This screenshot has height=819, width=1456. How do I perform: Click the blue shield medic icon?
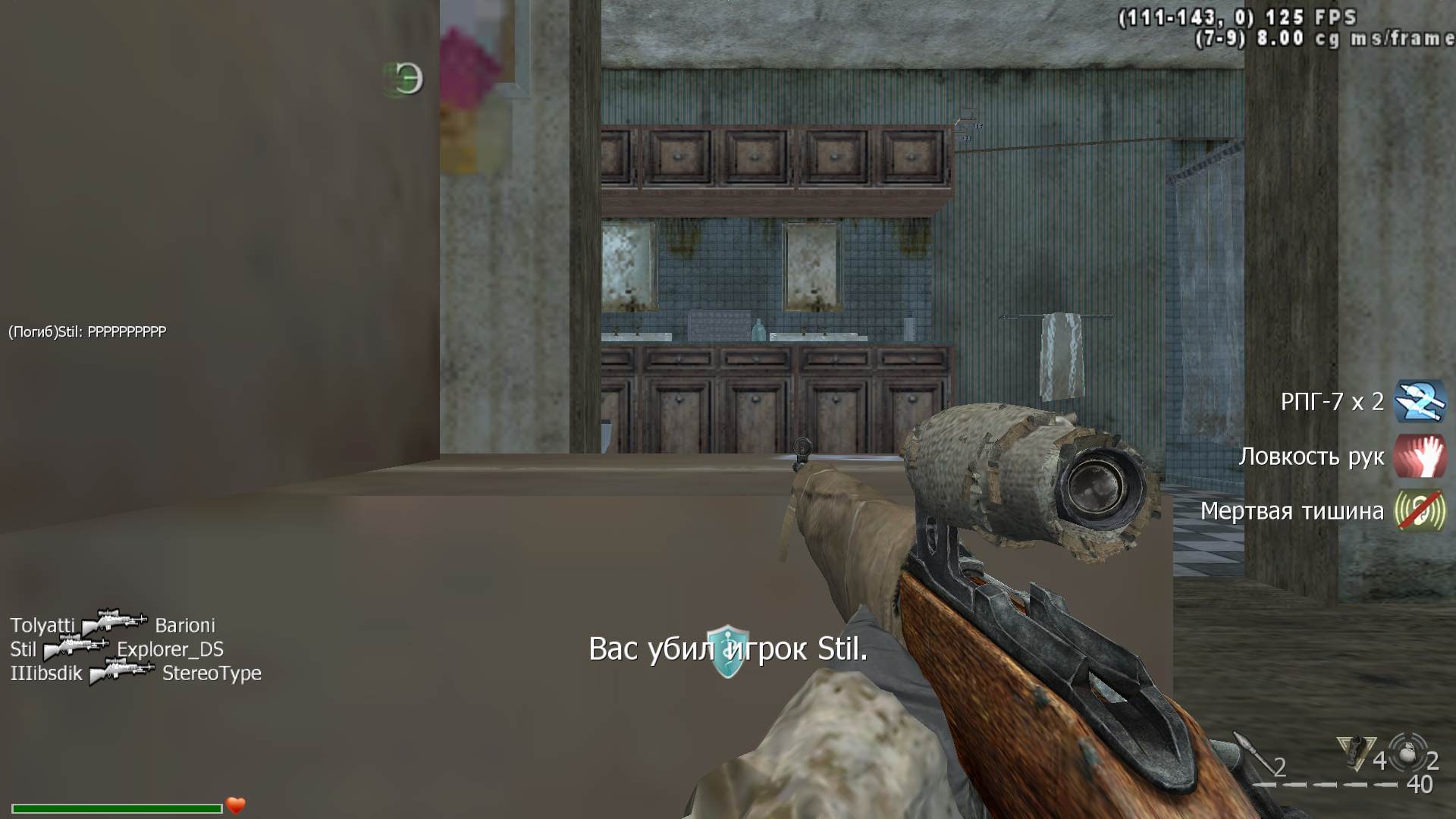[728, 650]
